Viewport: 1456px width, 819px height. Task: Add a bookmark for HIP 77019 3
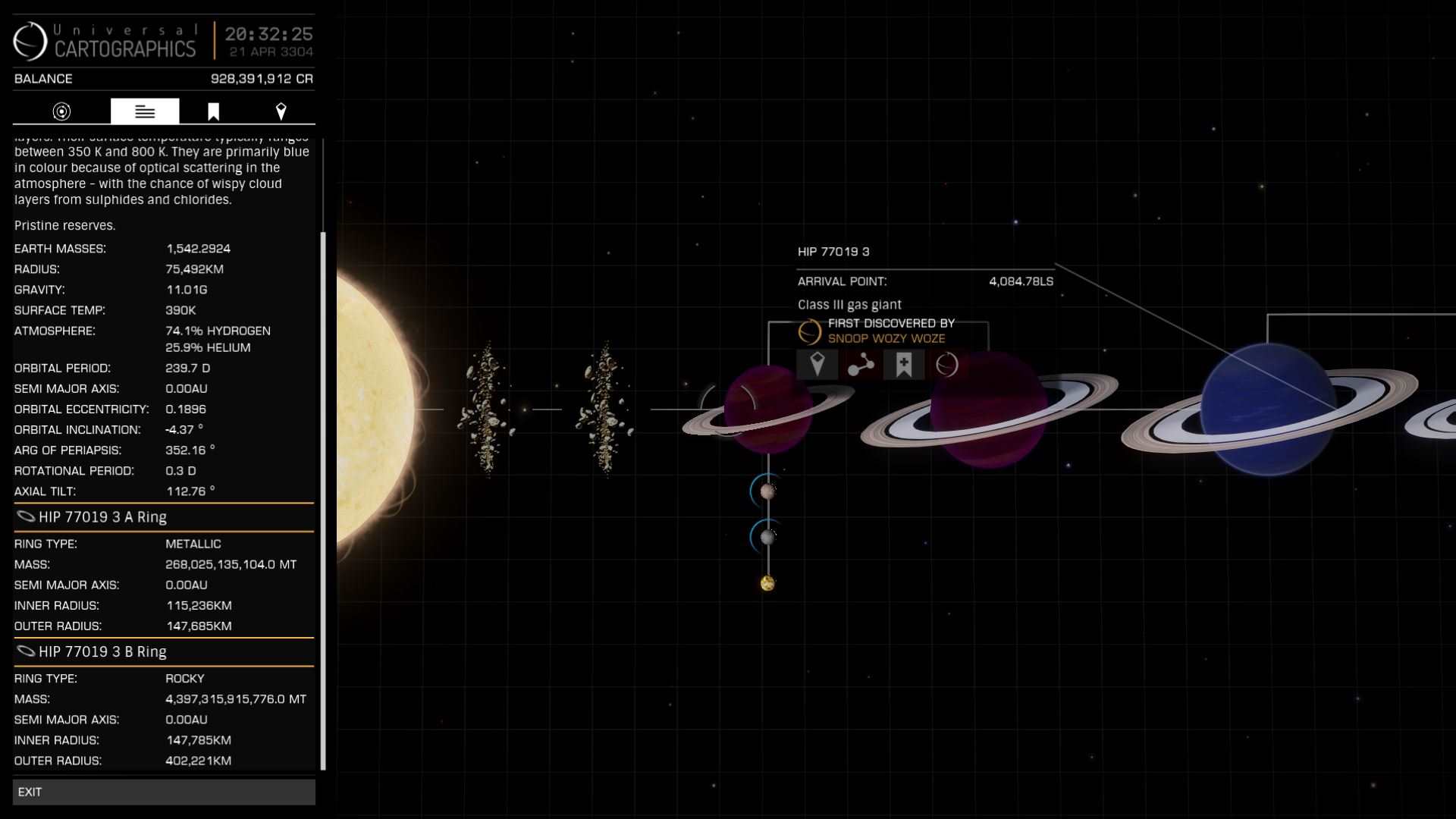(904, 365)
